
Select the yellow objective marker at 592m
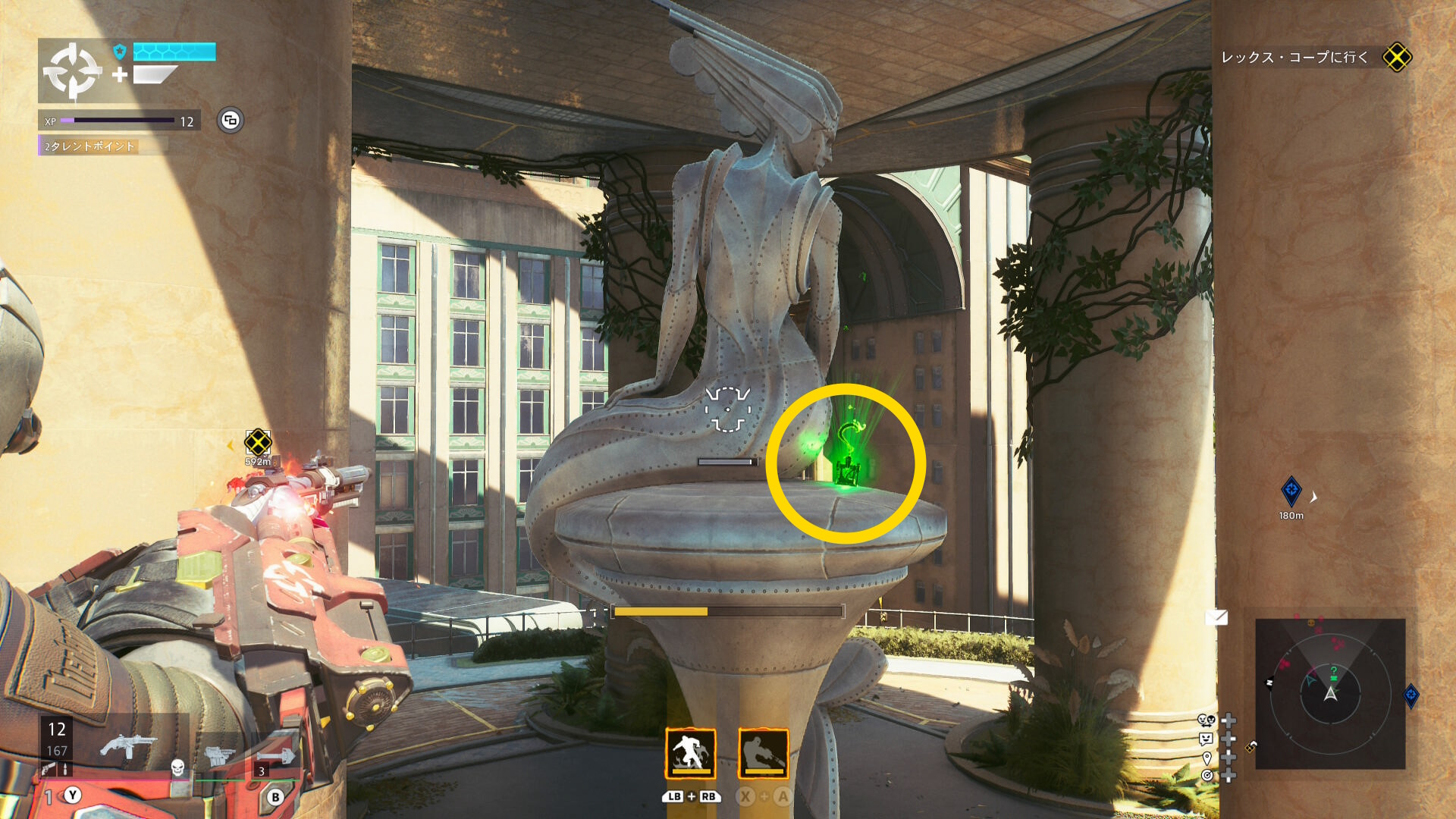coord(258,442)
